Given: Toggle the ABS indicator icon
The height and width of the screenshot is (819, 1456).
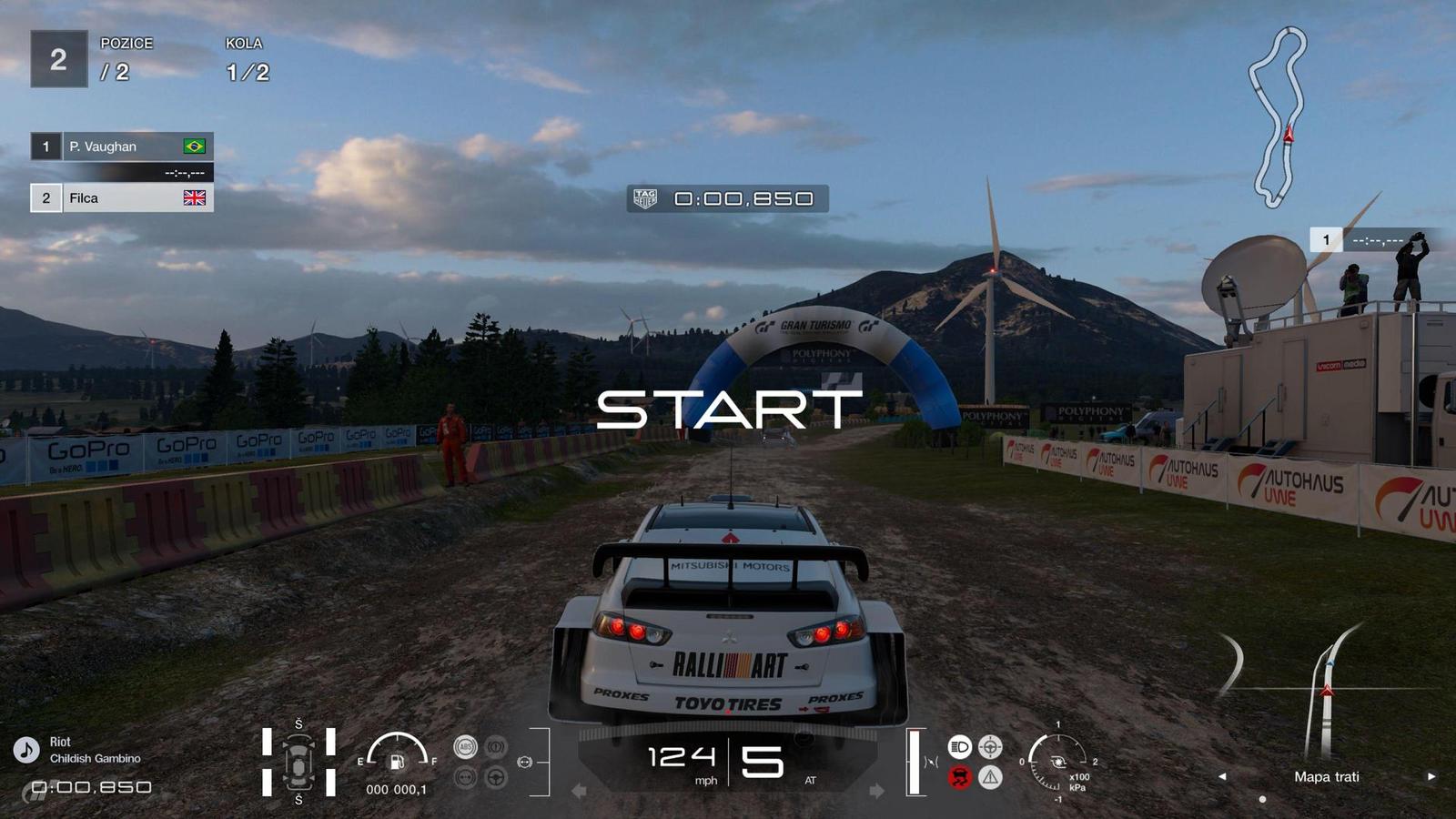Looking at the screenshot, I should (466, 747).
